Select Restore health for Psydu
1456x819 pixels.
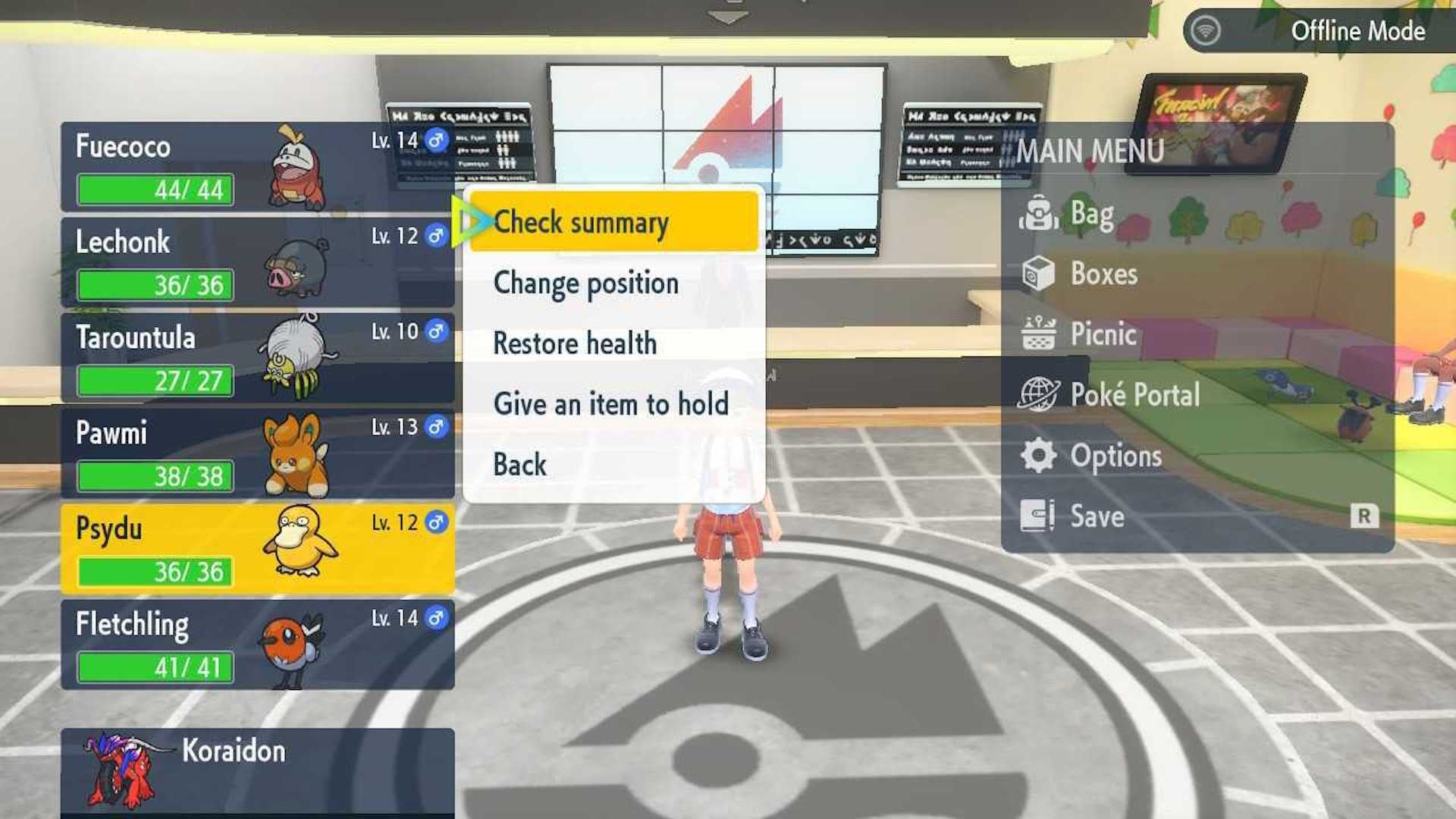(575, 343)
